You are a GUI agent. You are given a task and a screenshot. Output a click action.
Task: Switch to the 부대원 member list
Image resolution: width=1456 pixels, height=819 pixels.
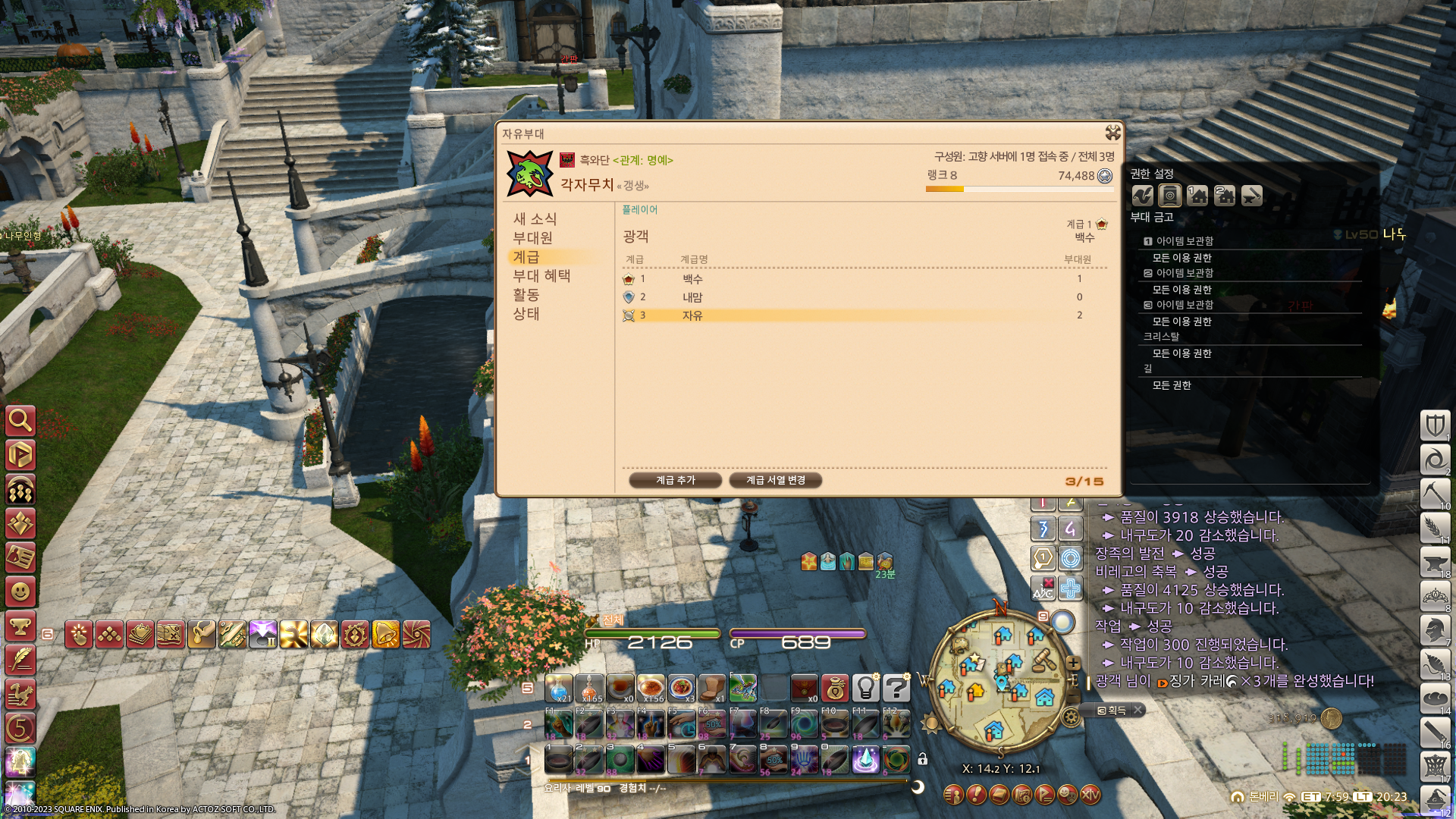click(532, 238)
